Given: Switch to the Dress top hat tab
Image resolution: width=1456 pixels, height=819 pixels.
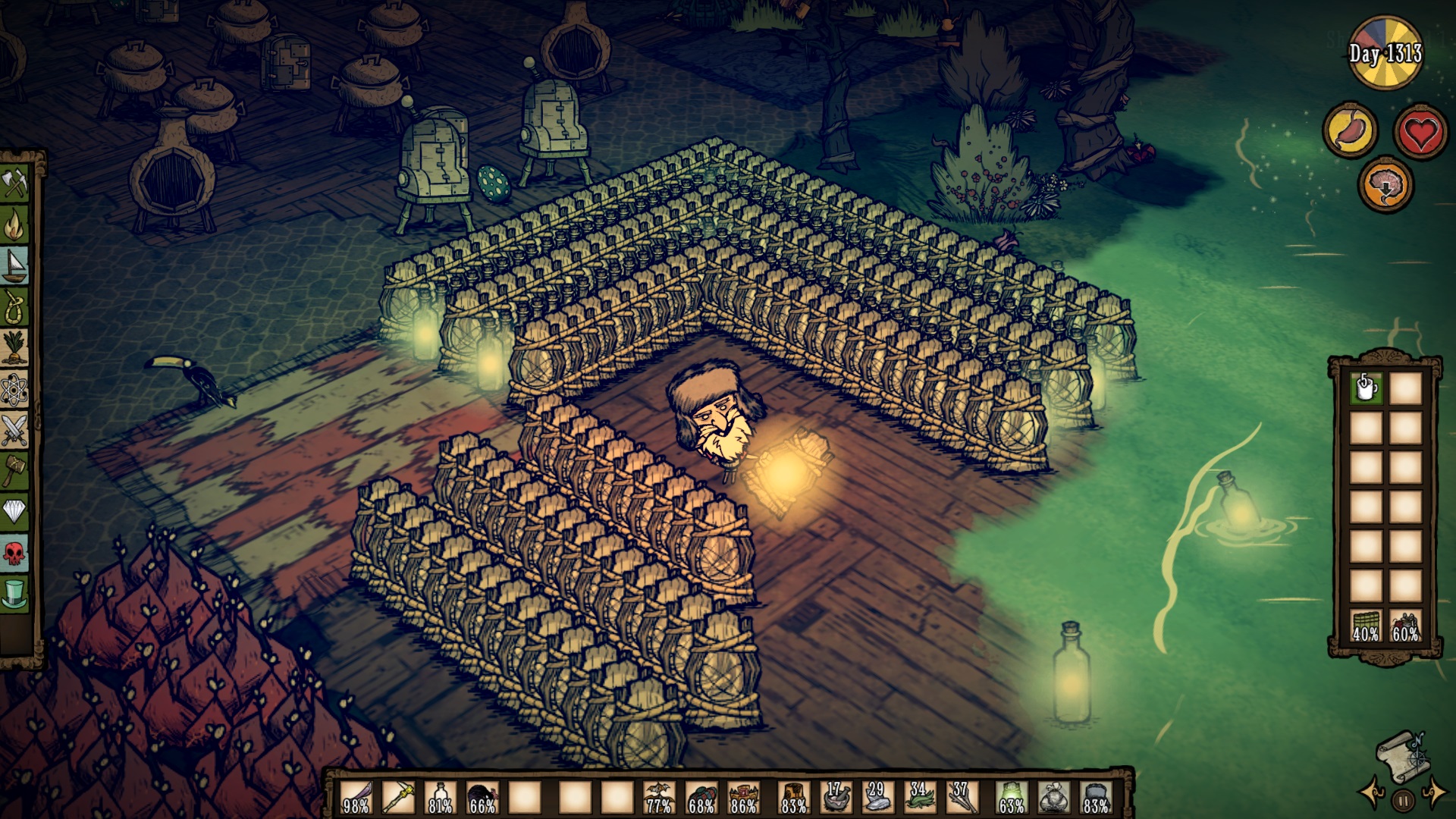Looking at the screenshot, I should (15, 593).
